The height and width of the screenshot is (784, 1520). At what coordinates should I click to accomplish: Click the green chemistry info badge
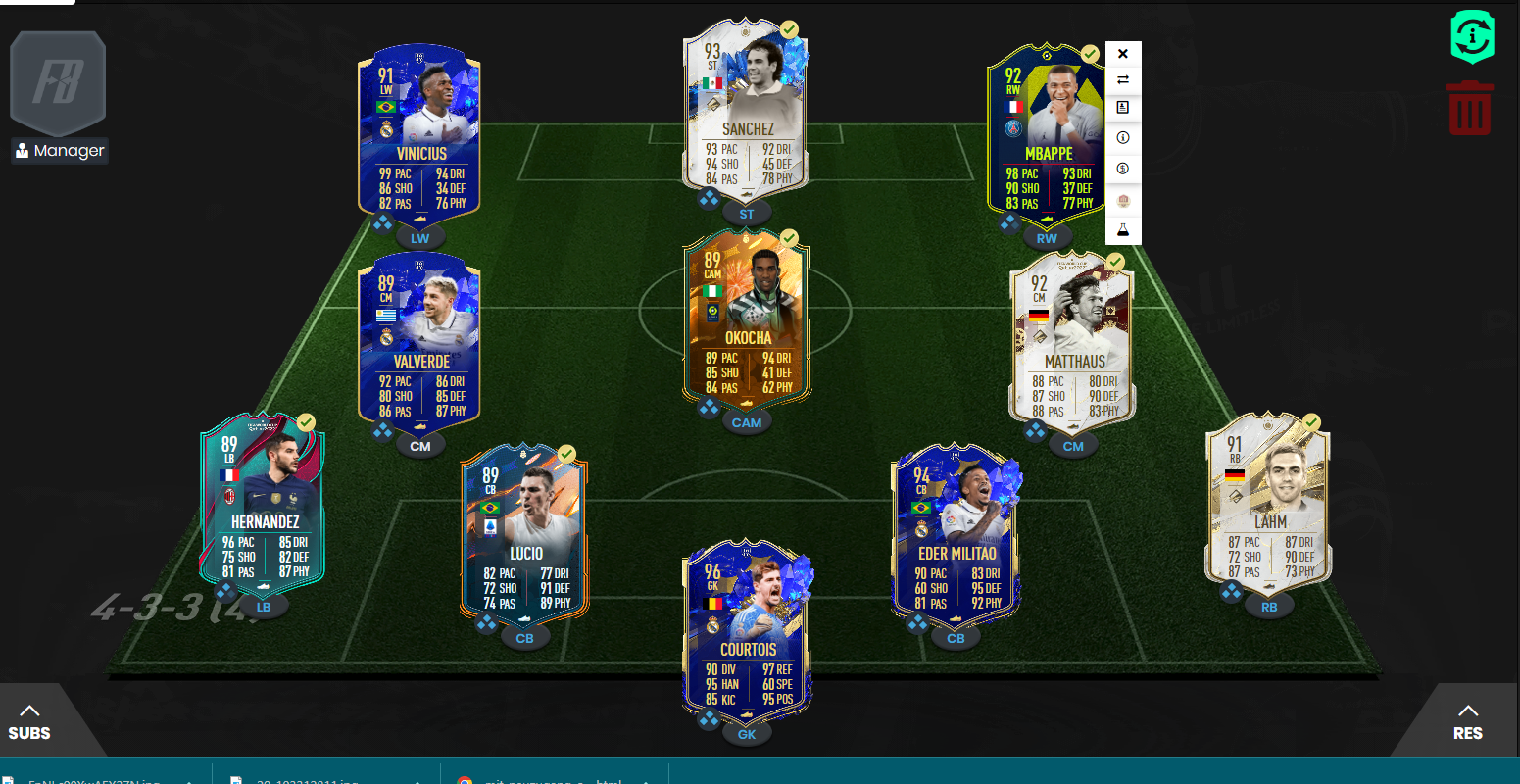(x=1472, y=37)
